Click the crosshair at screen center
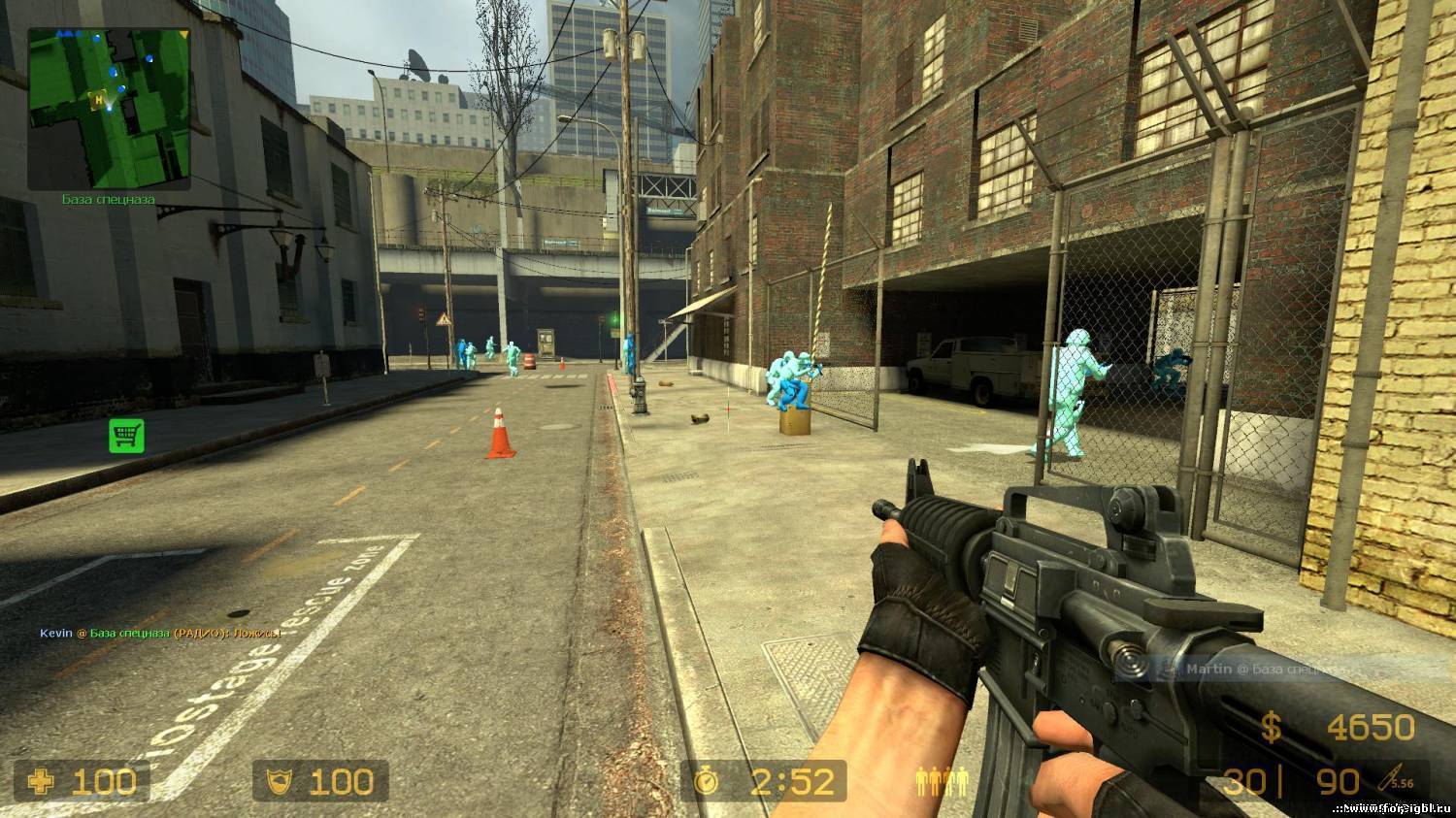 point(728,409)
